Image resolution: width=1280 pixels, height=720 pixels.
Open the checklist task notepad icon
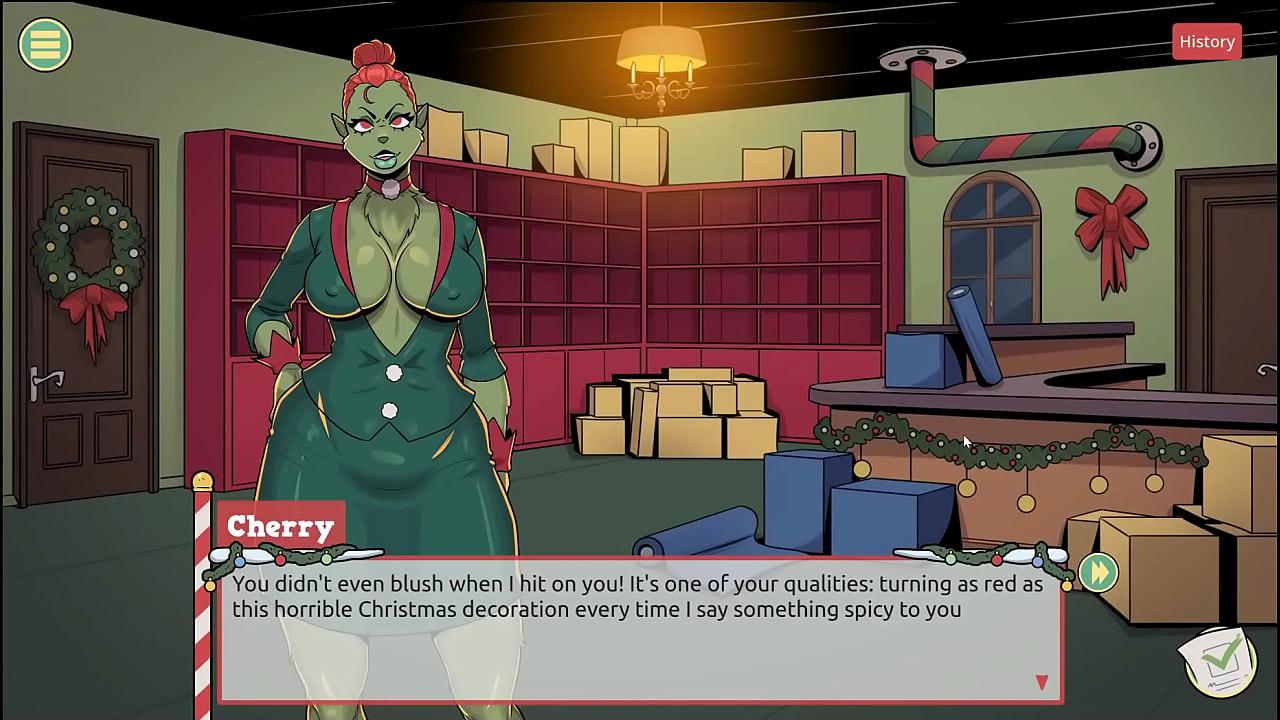[1220, 660]
